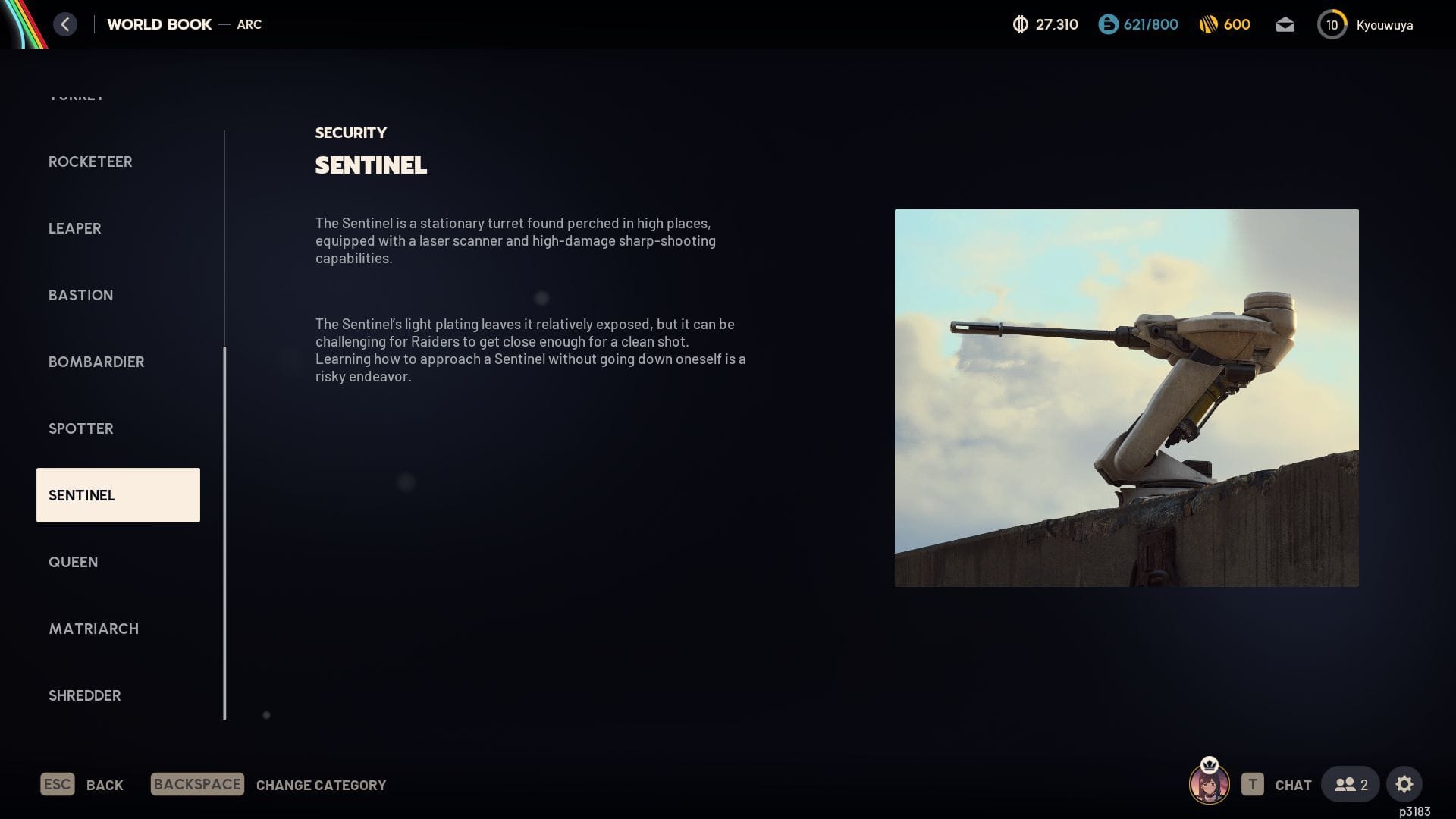Click the level 10 badge next to Kyouwuya
The image size is (1456, 819).
[1332, 24]
